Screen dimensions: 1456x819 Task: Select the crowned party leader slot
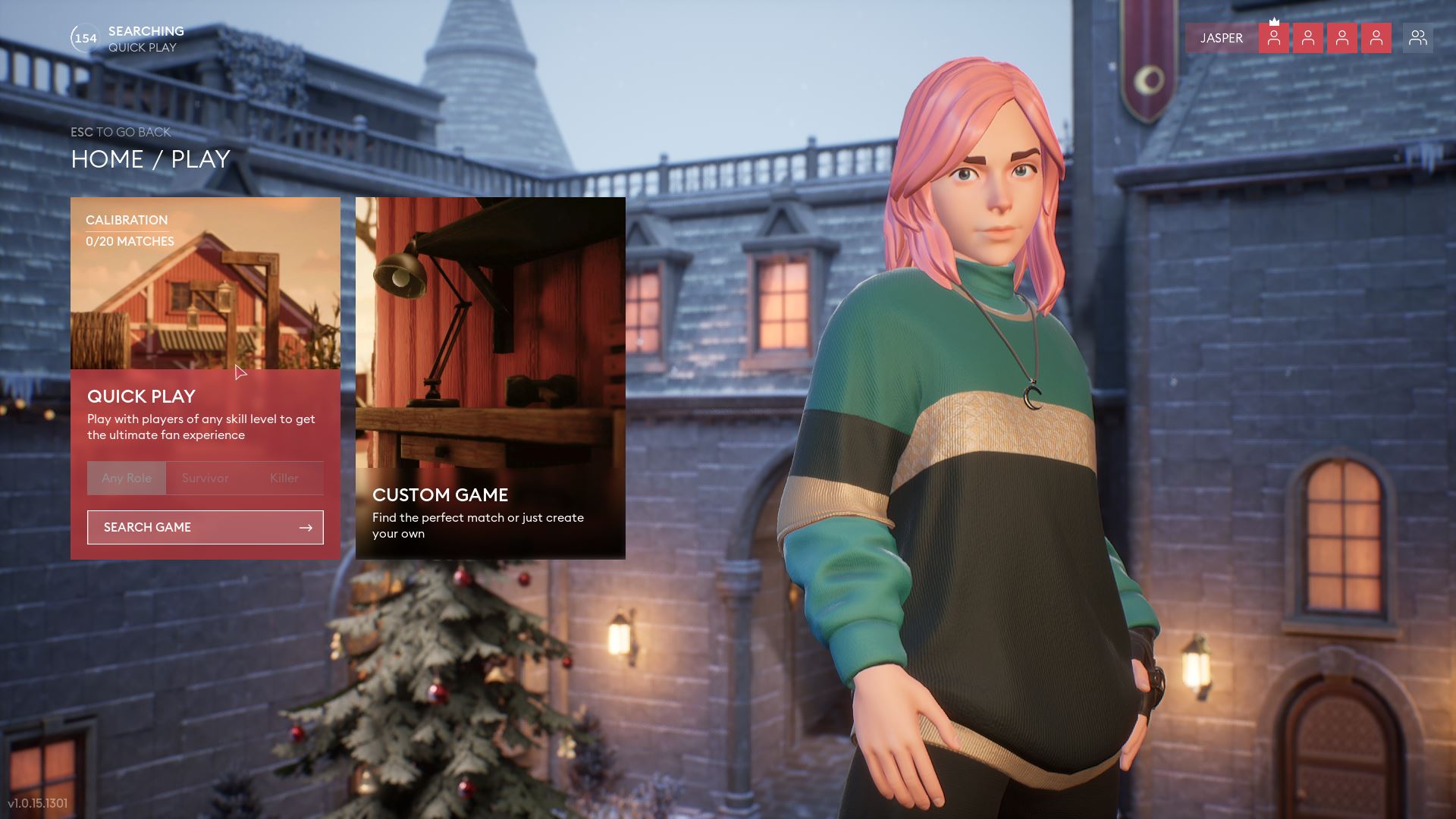(x=1273, y=38)
